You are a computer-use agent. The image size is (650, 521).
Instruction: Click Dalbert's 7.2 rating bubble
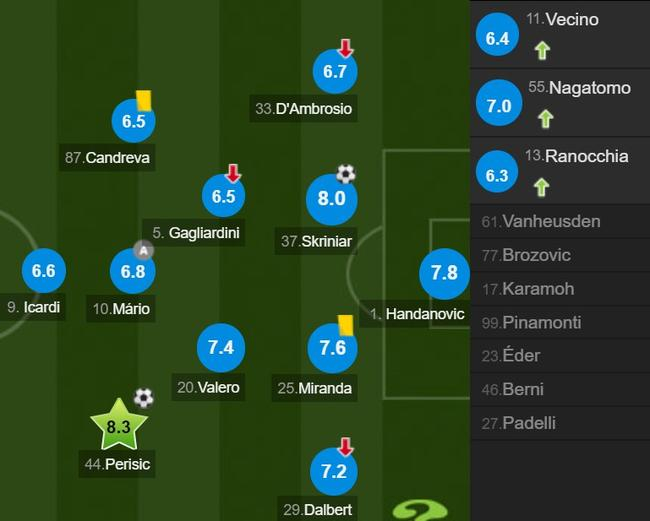[x=334, y=471]
